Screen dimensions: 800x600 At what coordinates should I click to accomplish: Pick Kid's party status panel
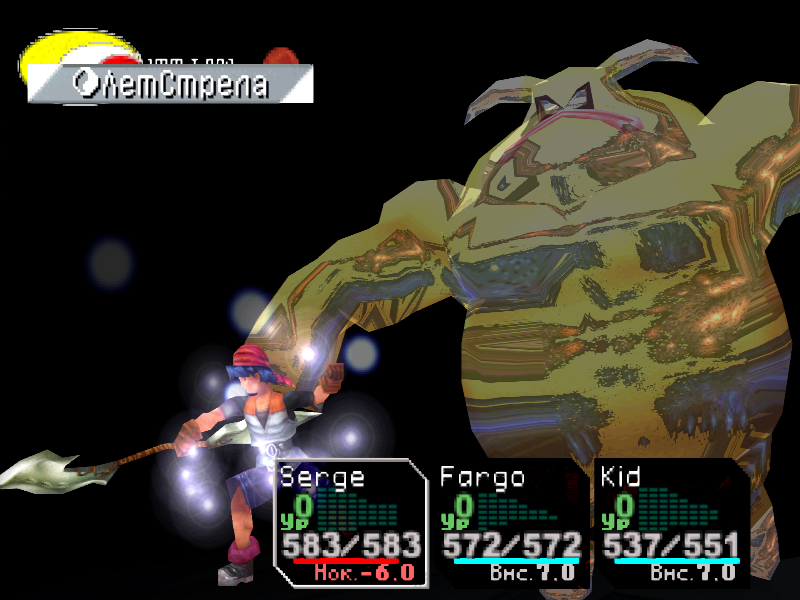point(671,523)
